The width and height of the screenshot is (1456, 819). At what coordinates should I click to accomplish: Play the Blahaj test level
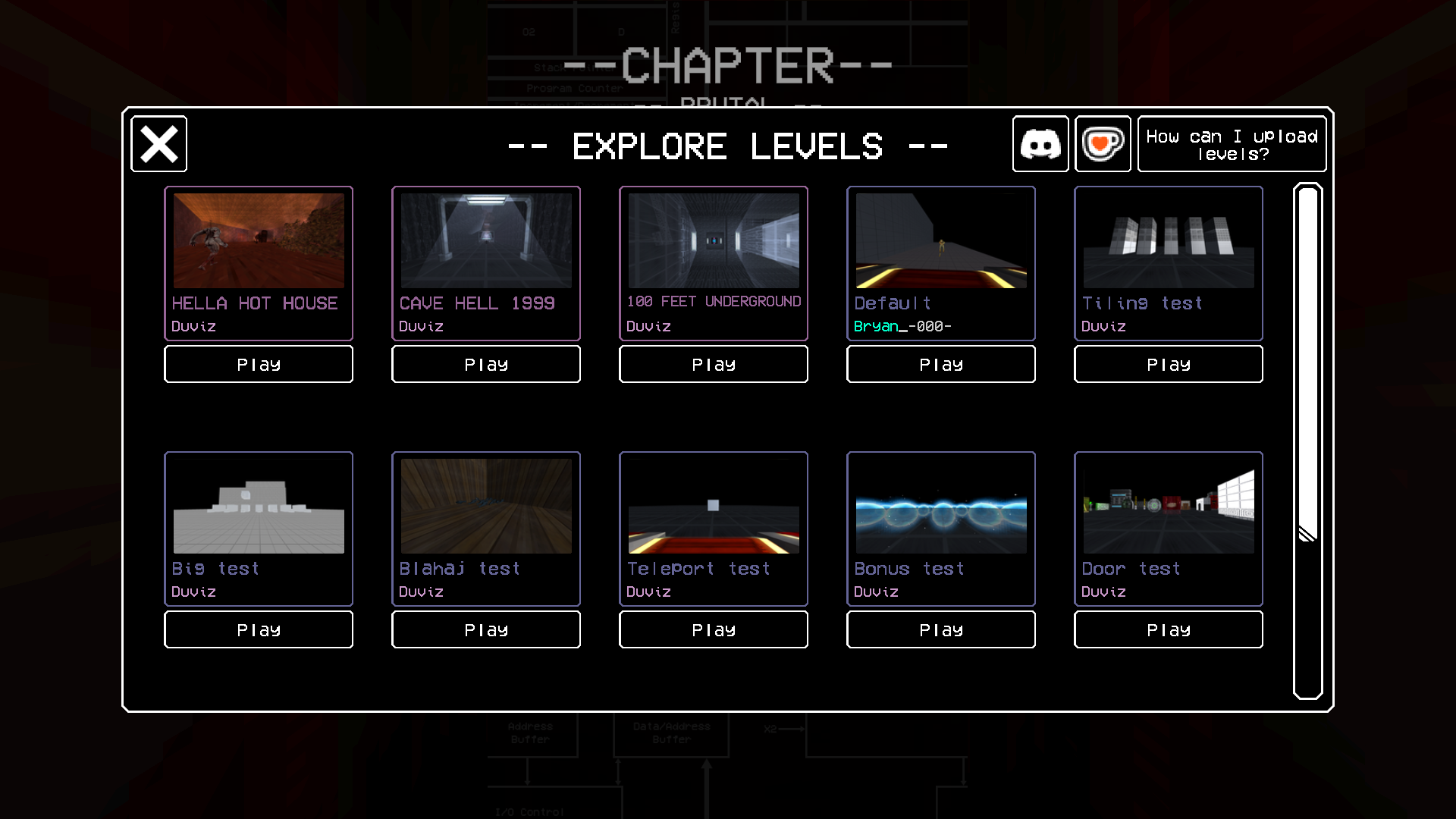(485, 629)
